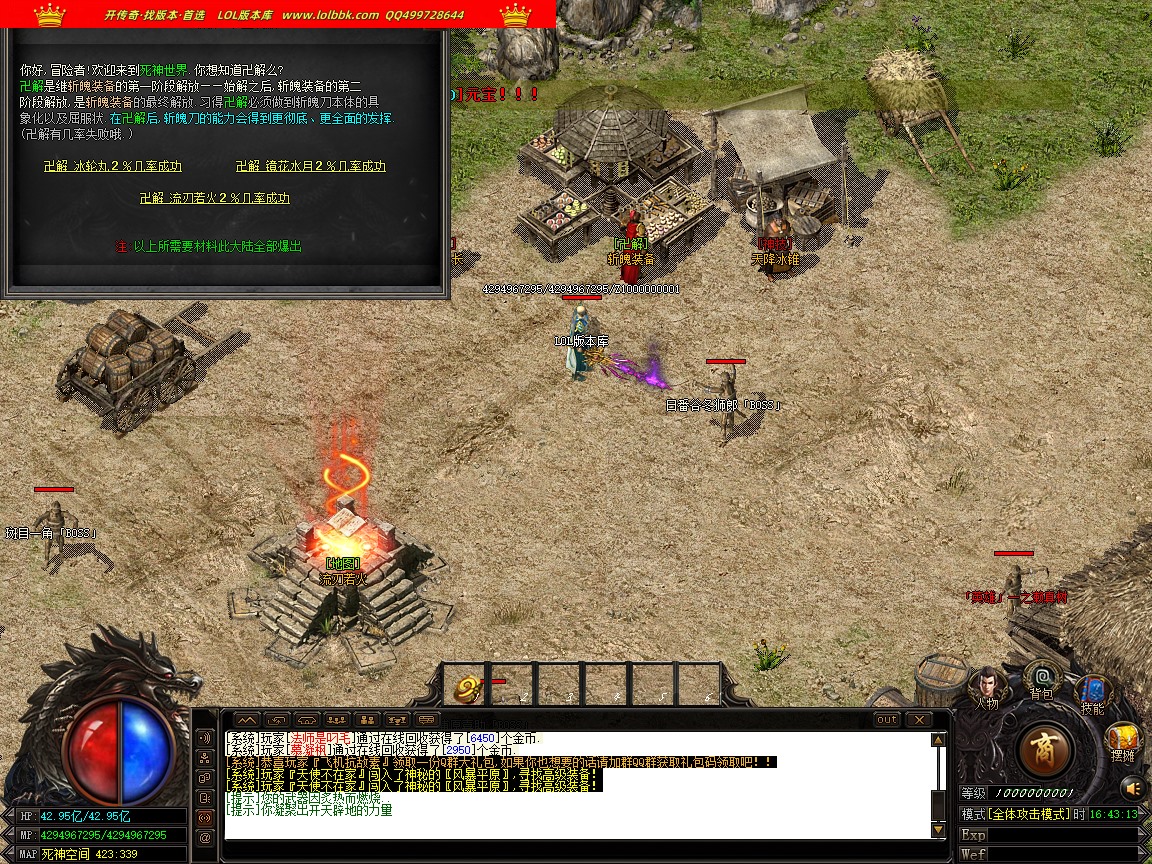
Task: Open the 人物 character panel
Action: point(987,685)
